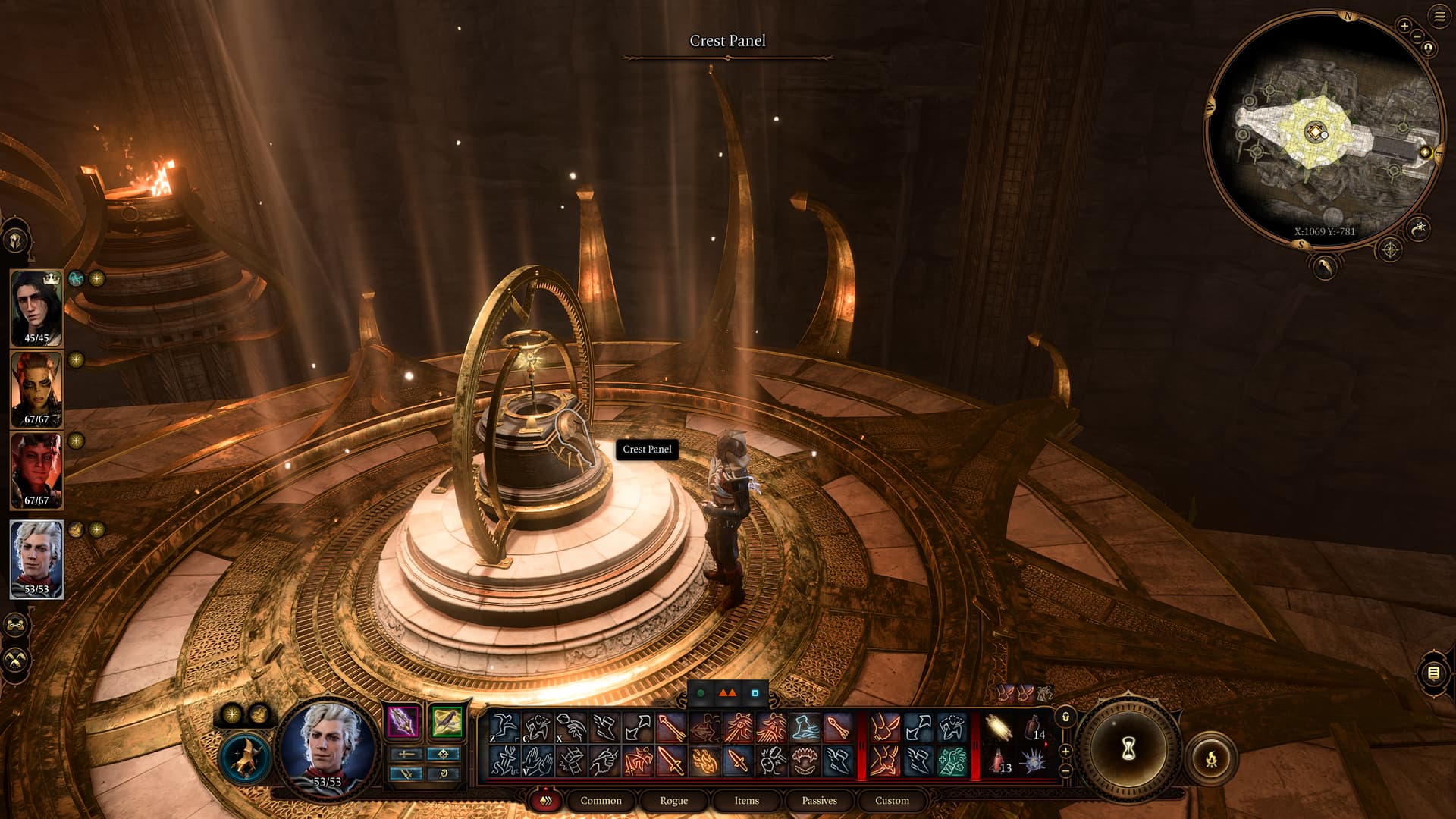Switch to the Custom hotbar tab
1456x819 pixels.
coord(892,800)
